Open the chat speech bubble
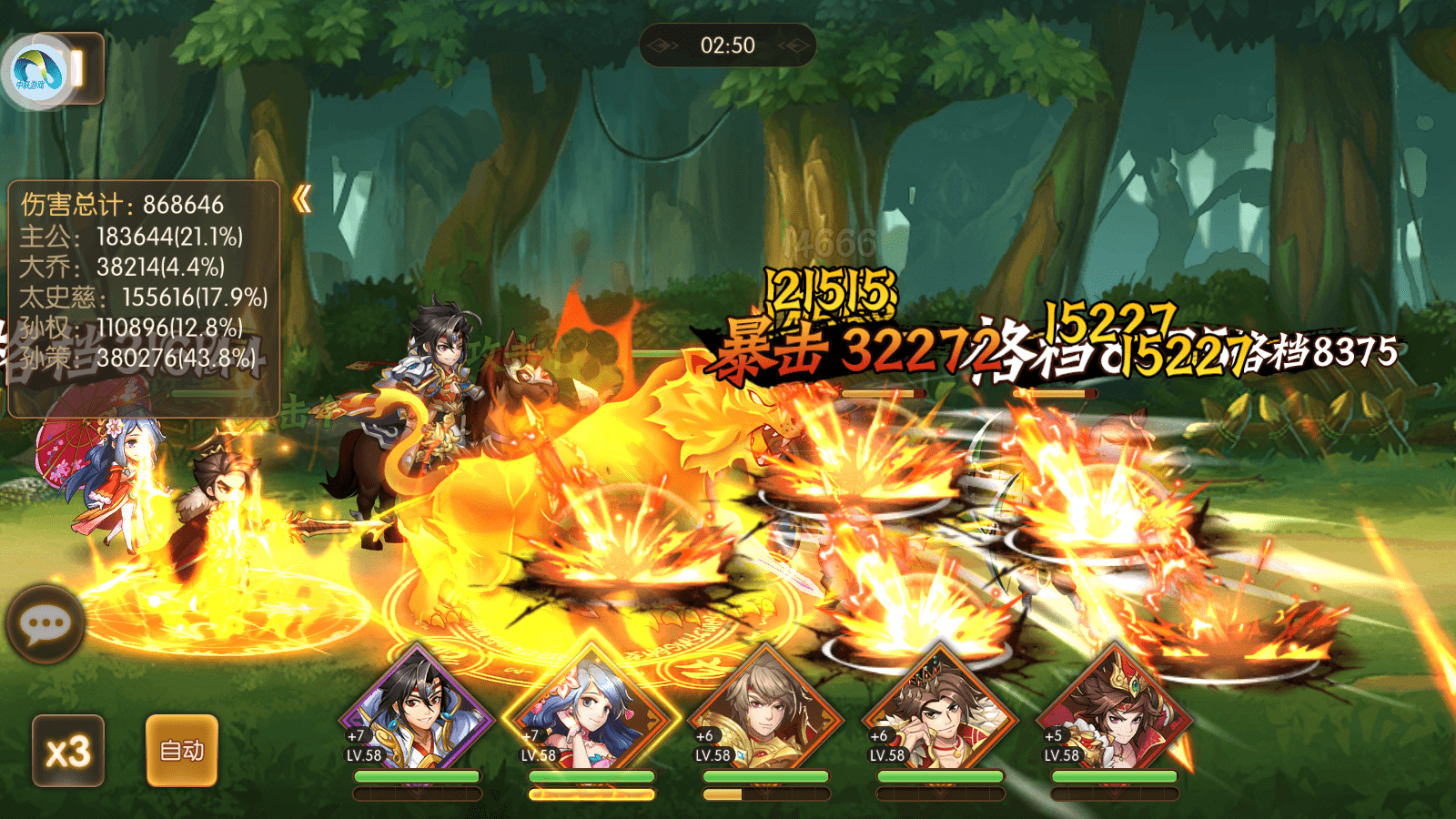 tap(45, 624)
